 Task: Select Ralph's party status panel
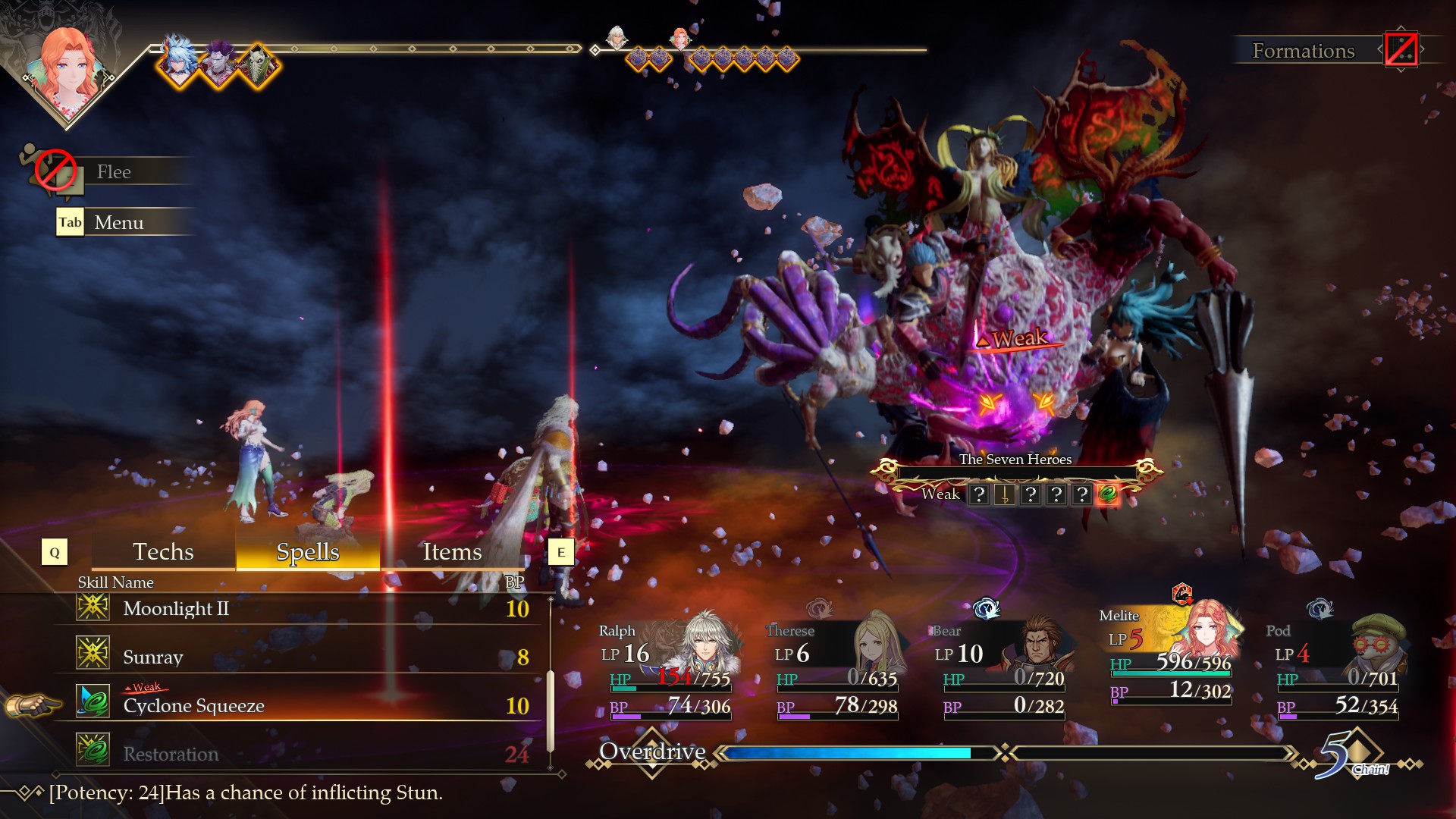pos(667,667)
